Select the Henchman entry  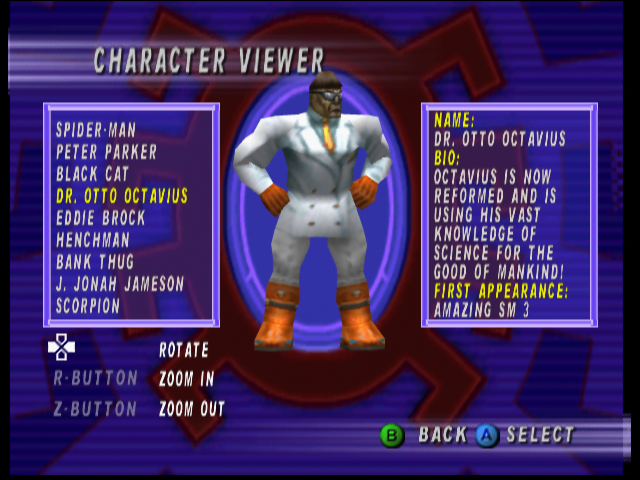coord(93,240)
